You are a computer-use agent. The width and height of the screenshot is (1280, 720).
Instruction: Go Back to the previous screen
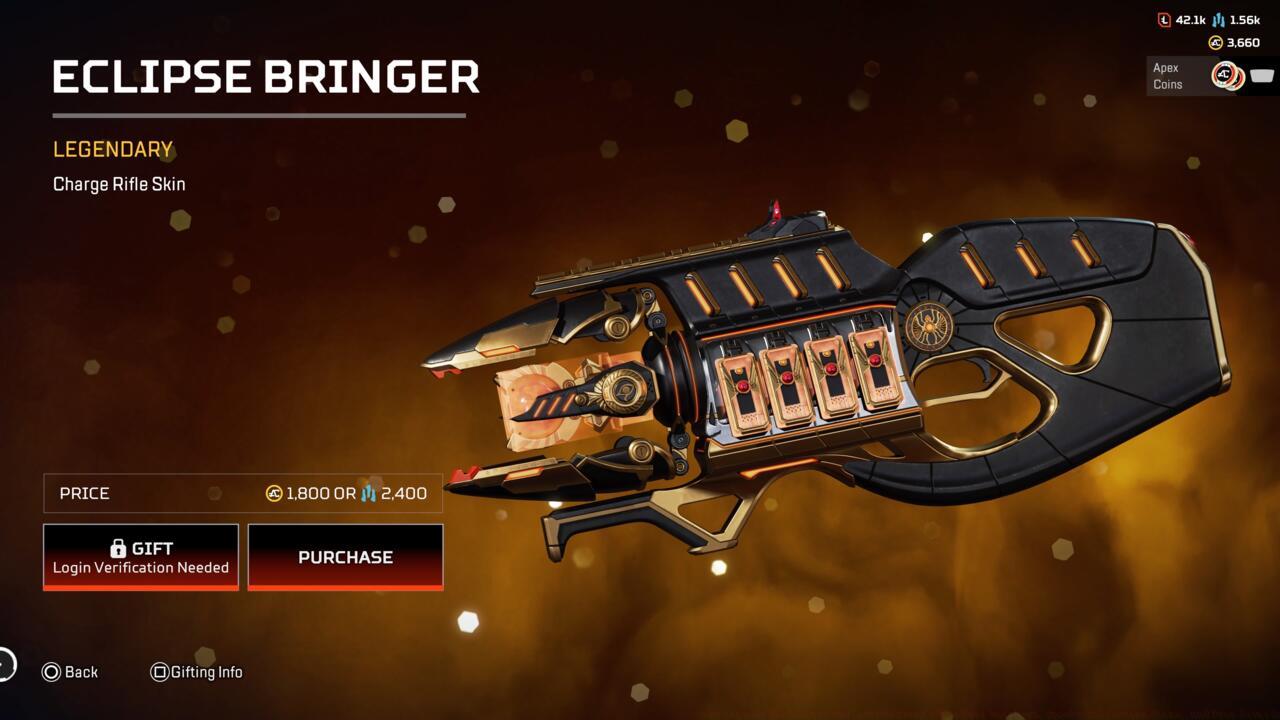point(70,672)
